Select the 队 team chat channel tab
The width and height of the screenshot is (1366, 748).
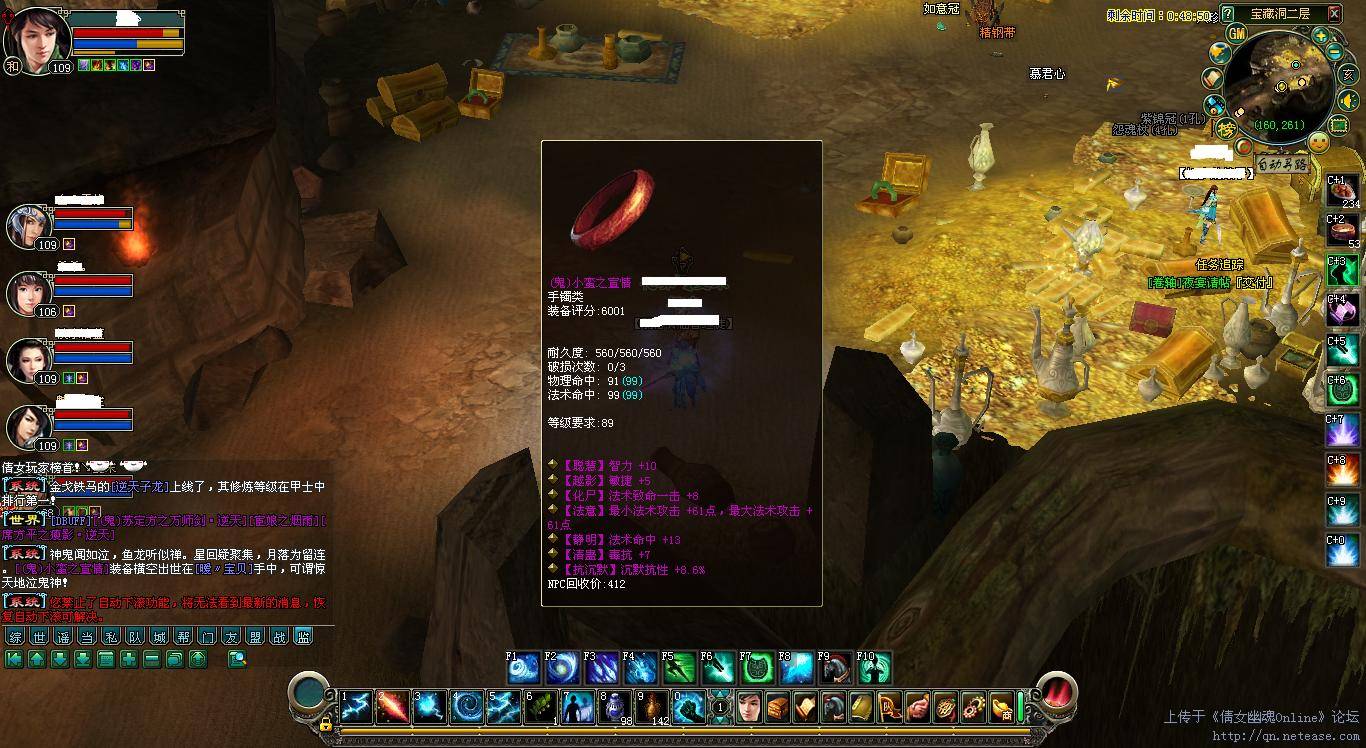[x=135, y=637]
